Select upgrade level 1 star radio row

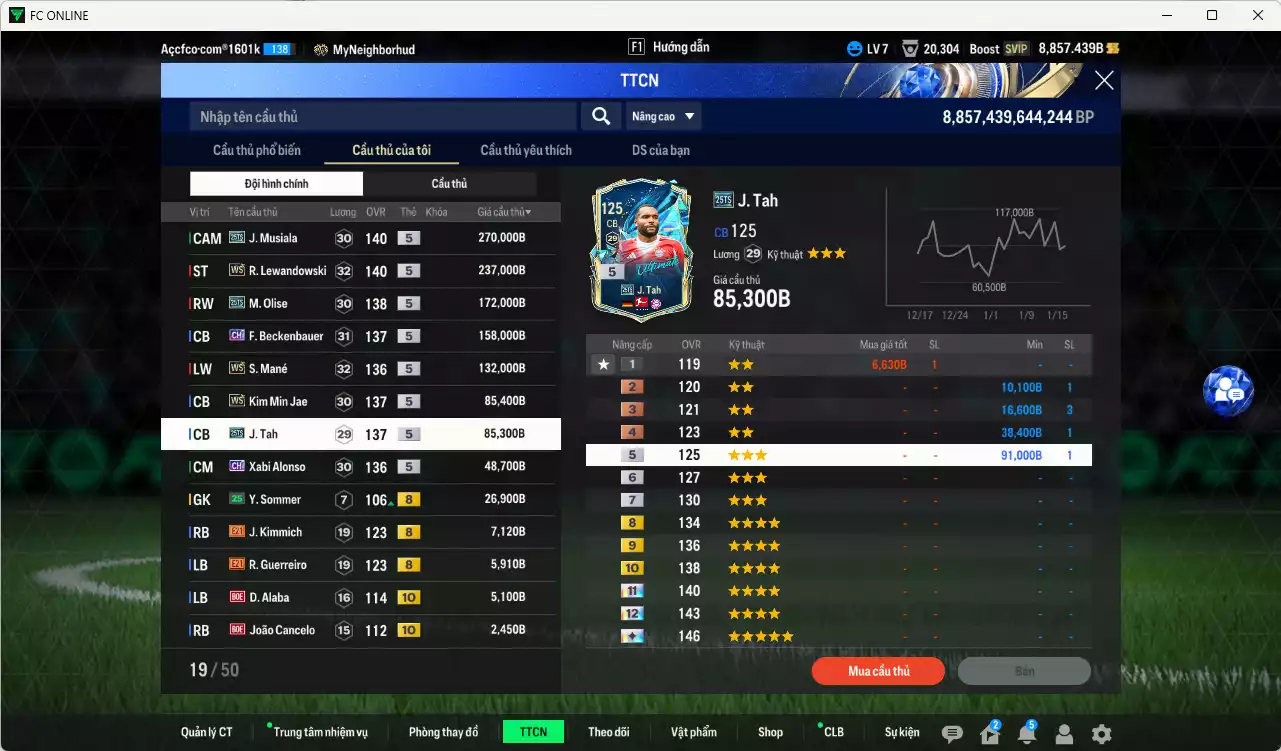(604, 364)
